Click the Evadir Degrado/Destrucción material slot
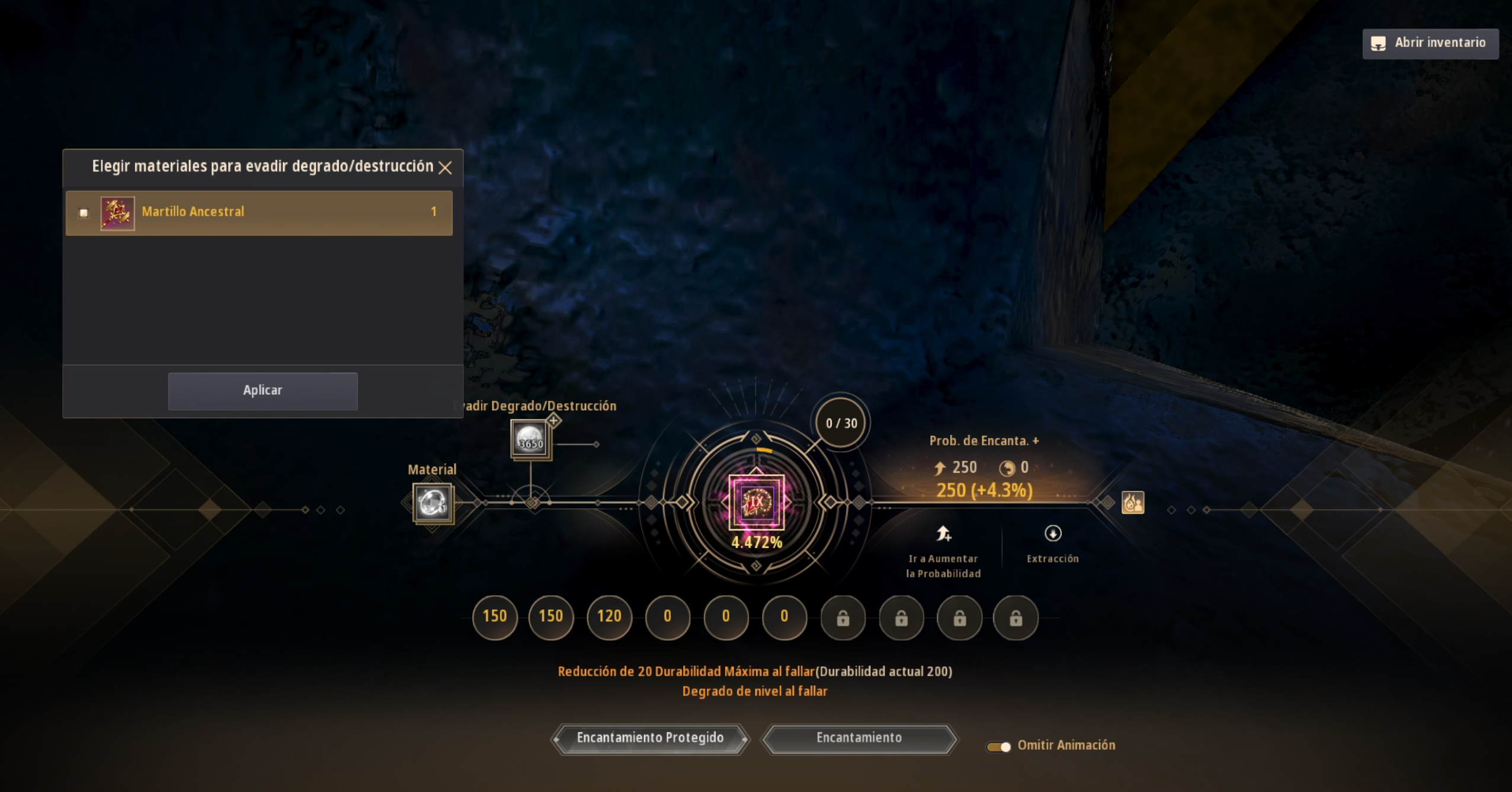The width and height of the screenshot is (1512, 792). [530, 440]
